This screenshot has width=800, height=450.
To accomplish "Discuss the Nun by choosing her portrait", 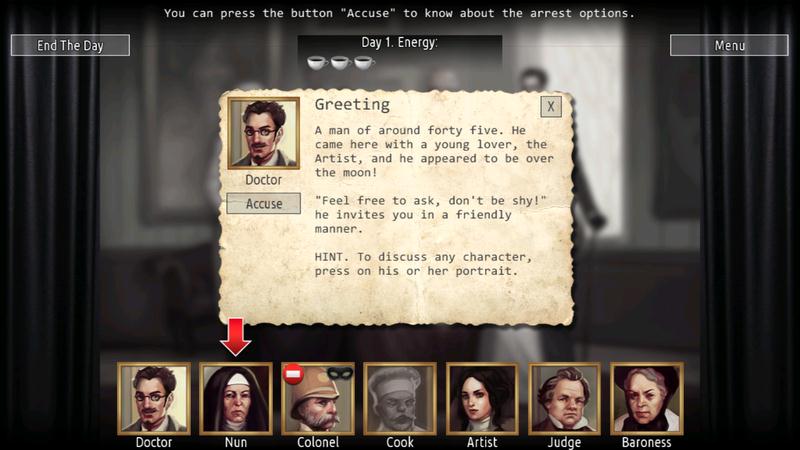I will tap(236, 398).
